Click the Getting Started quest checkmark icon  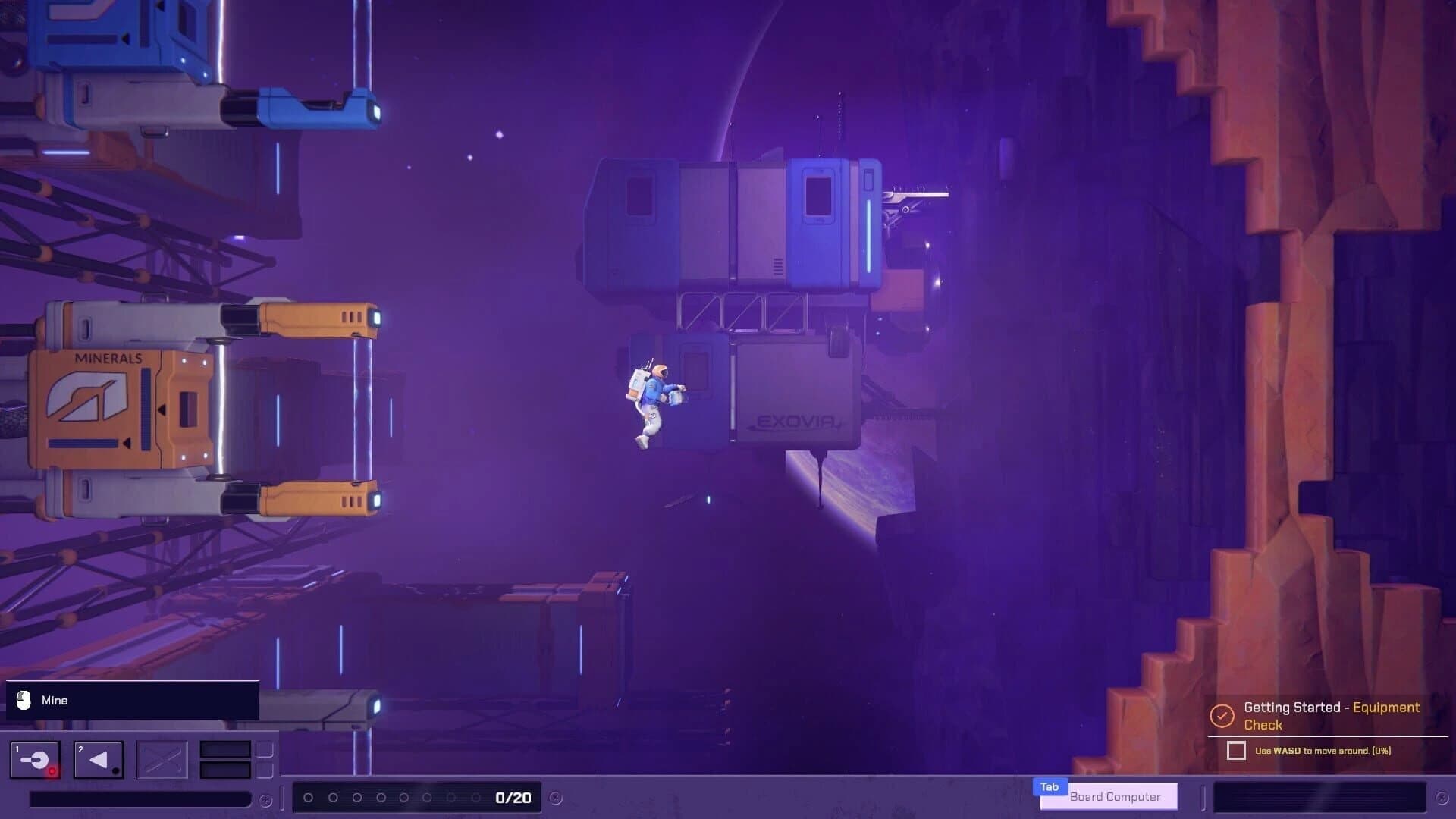click(x=1222, y=716)
